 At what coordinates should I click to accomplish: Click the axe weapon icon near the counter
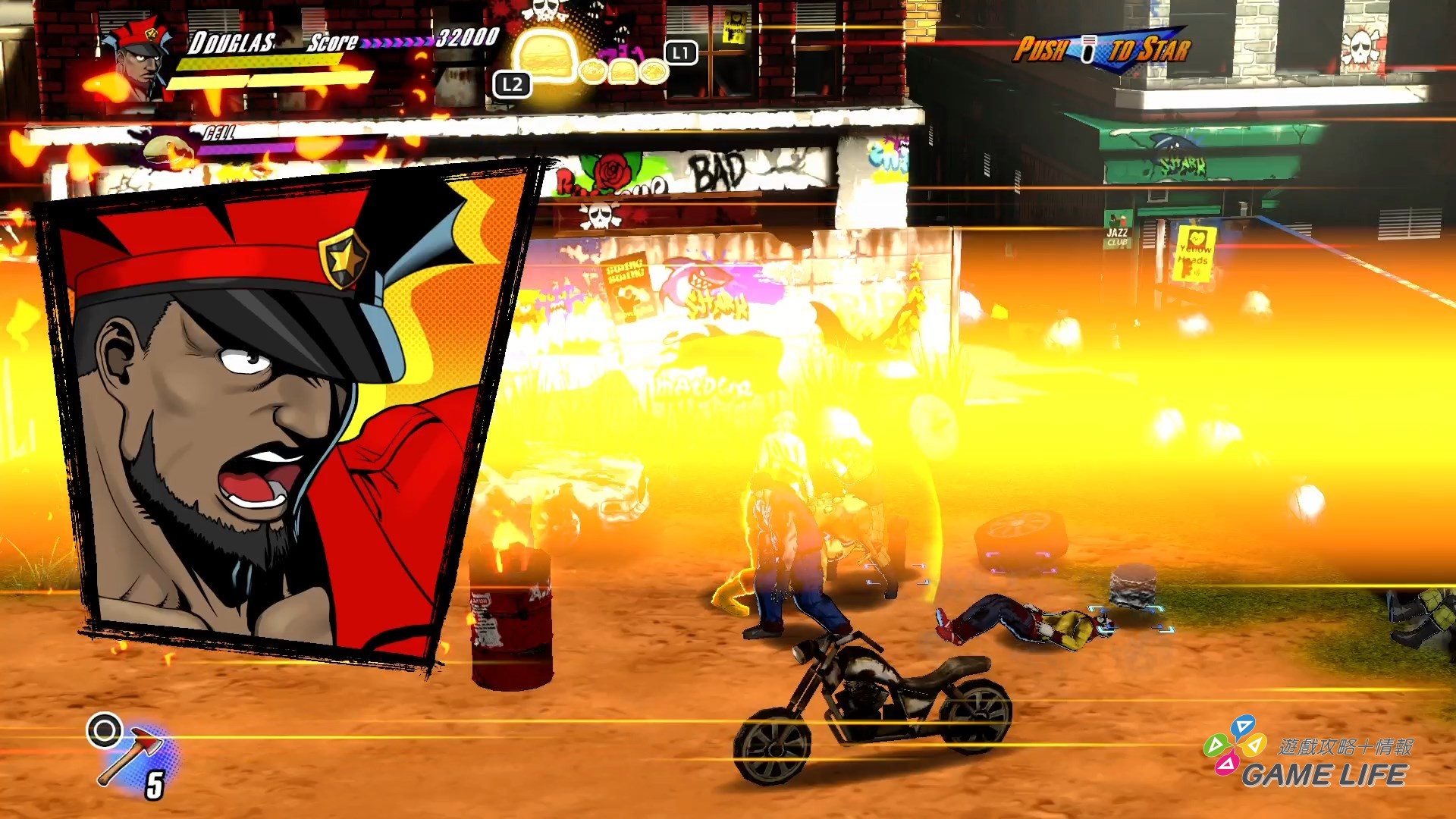click(130, 757)
